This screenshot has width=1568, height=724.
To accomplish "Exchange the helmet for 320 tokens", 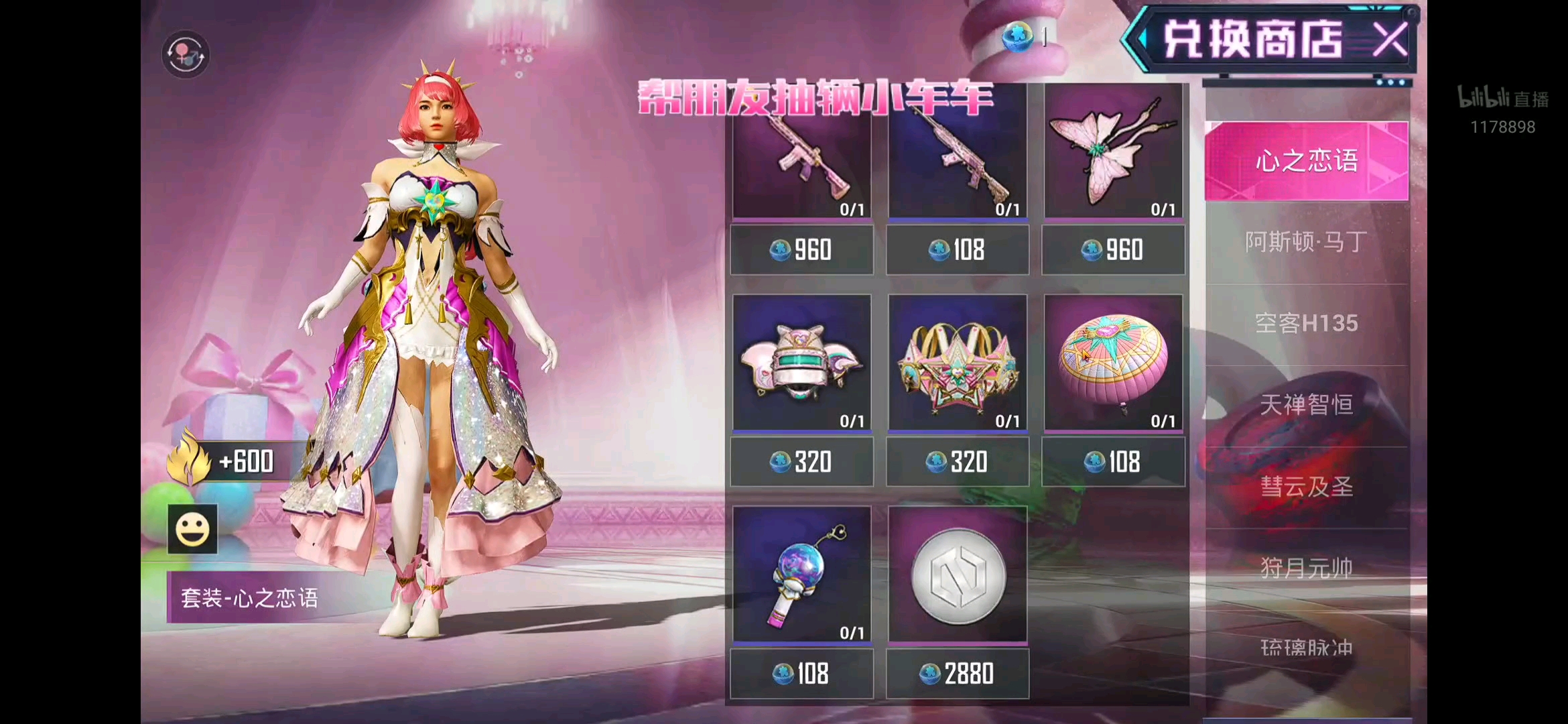I will 801,462.
